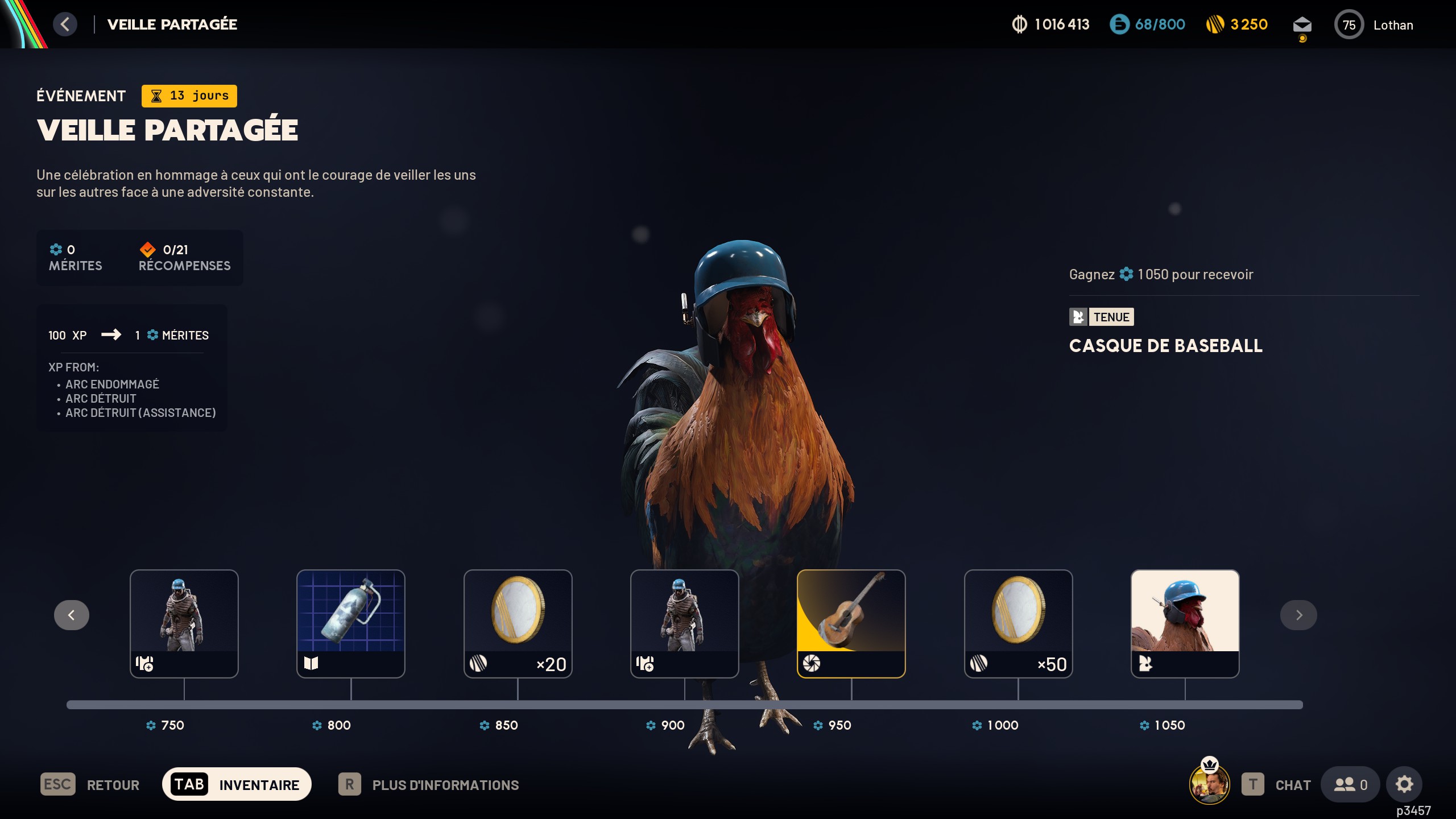Go back using the top-left arrow
Image resolution: width=1456 pixels, height=819 pixels.
point(65,24)
